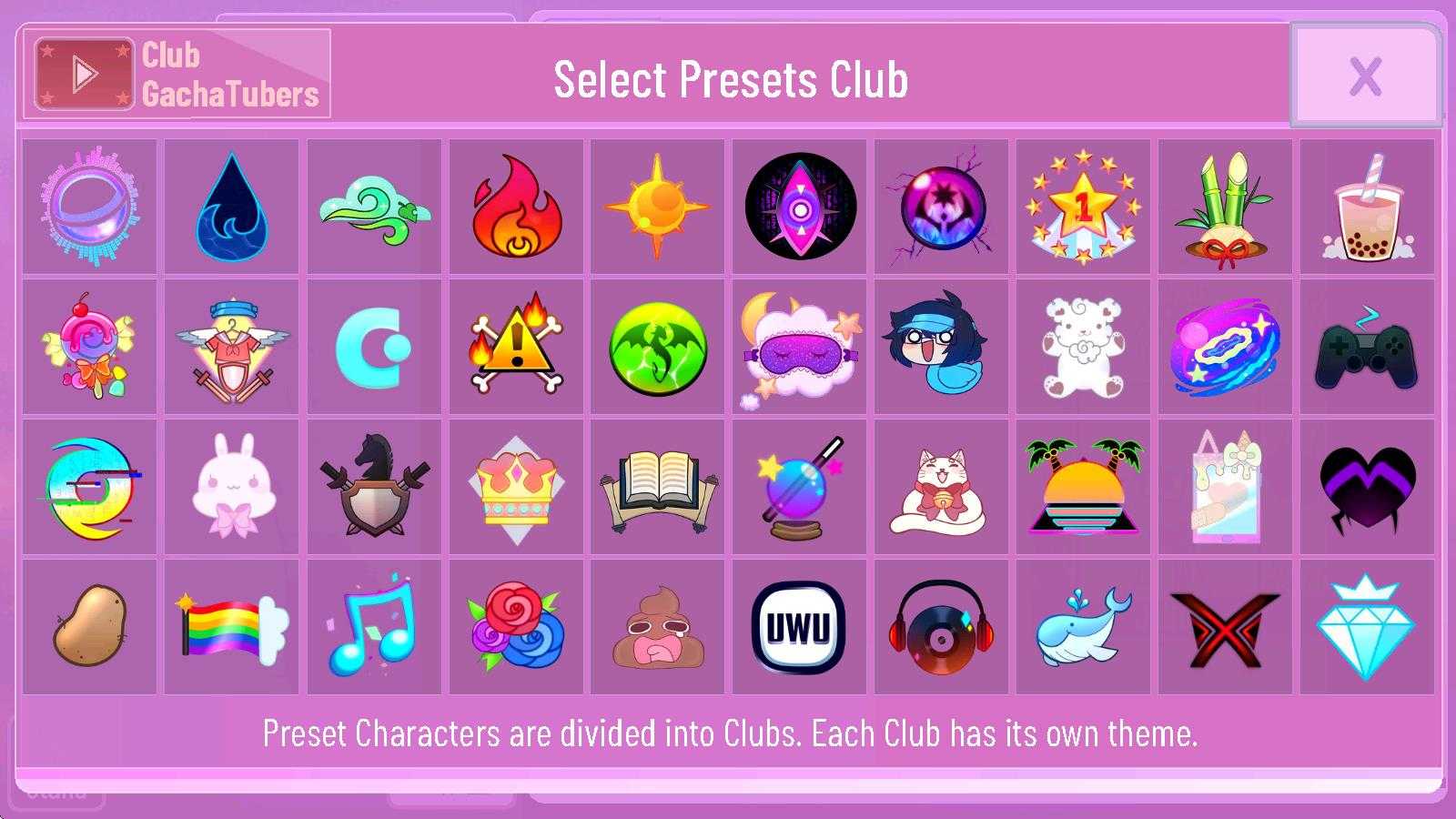Pick the pink bunny club icon
This screenshot has width=1456, height=819.
point(231,487)
